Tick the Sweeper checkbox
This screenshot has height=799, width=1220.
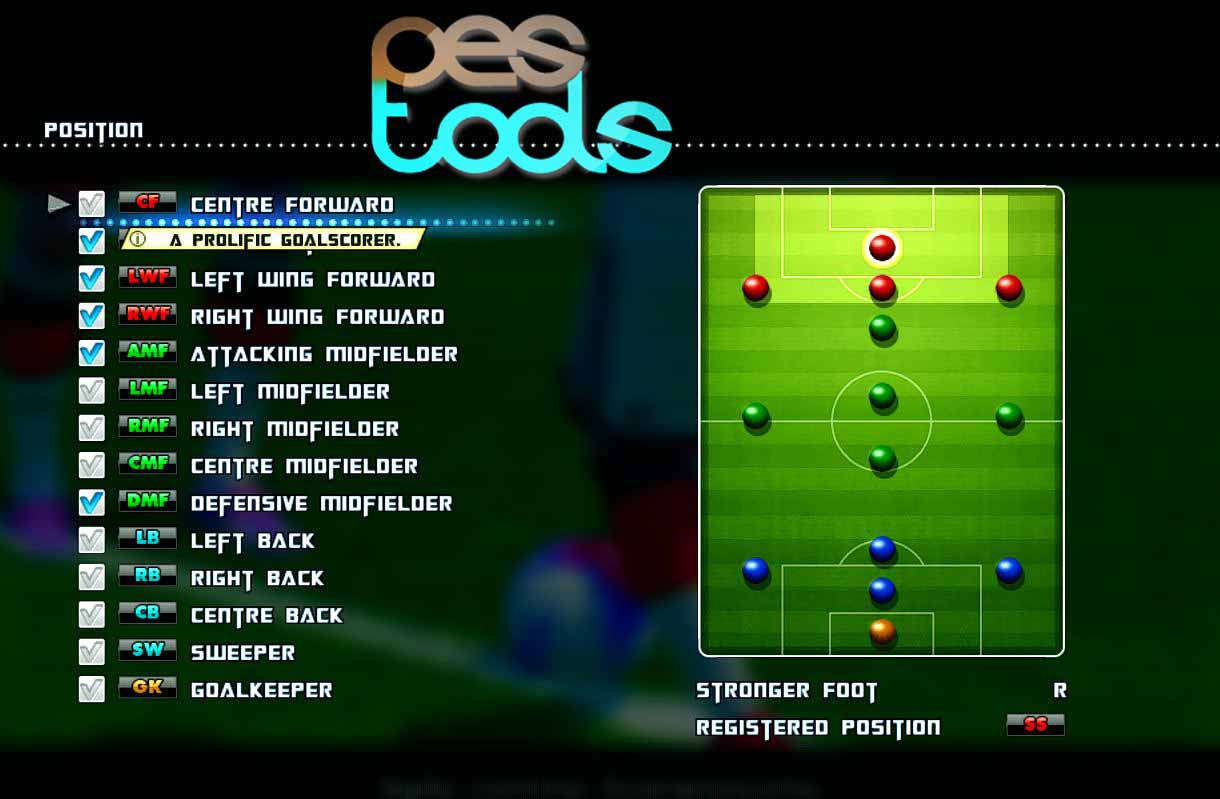[91, 652]
